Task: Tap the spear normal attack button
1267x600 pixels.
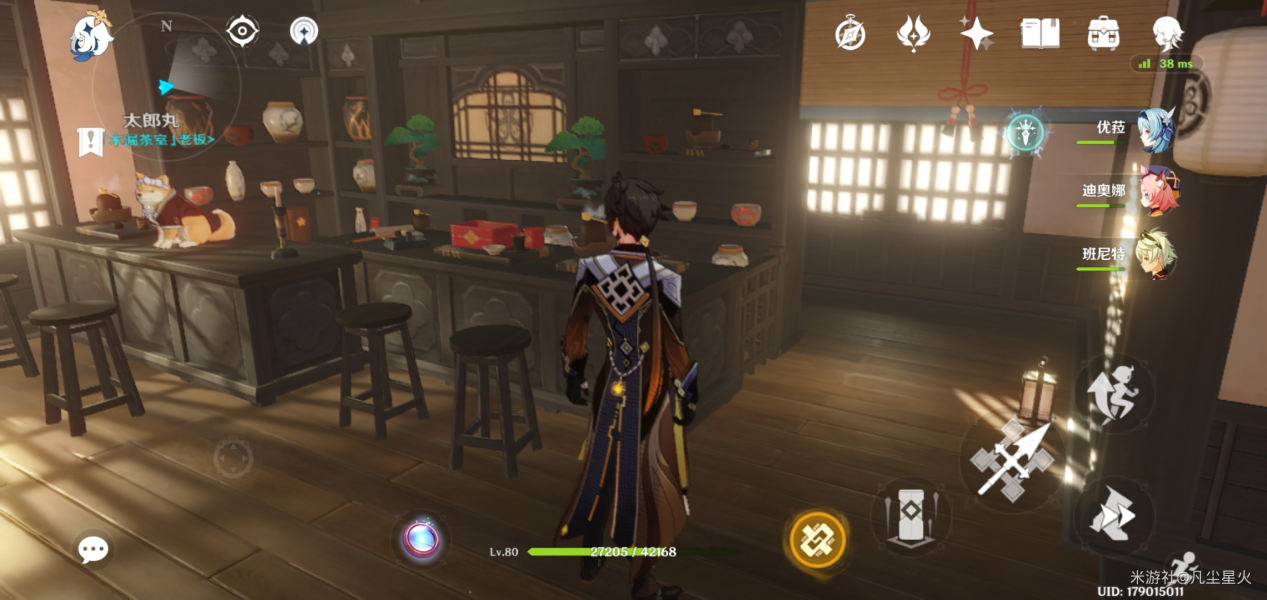Action: point(1010,462)
